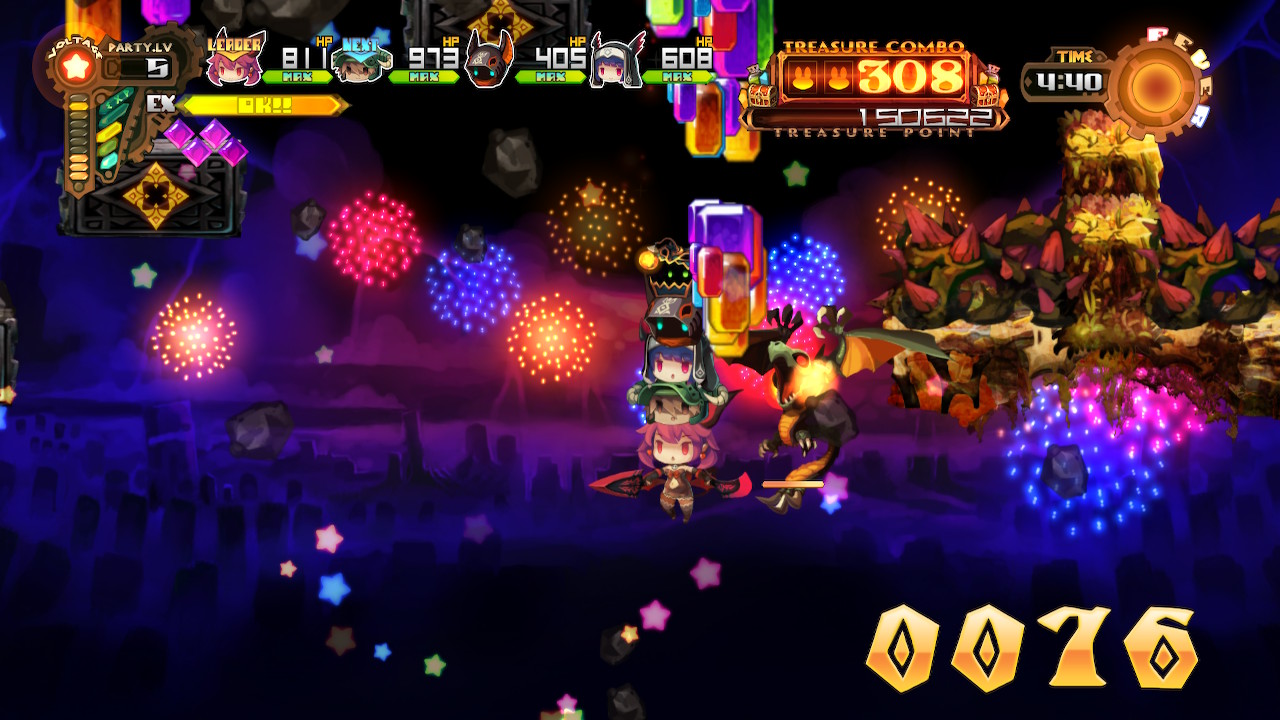
Task: Click the Voltage star emblem
Action: pos(76,67)
